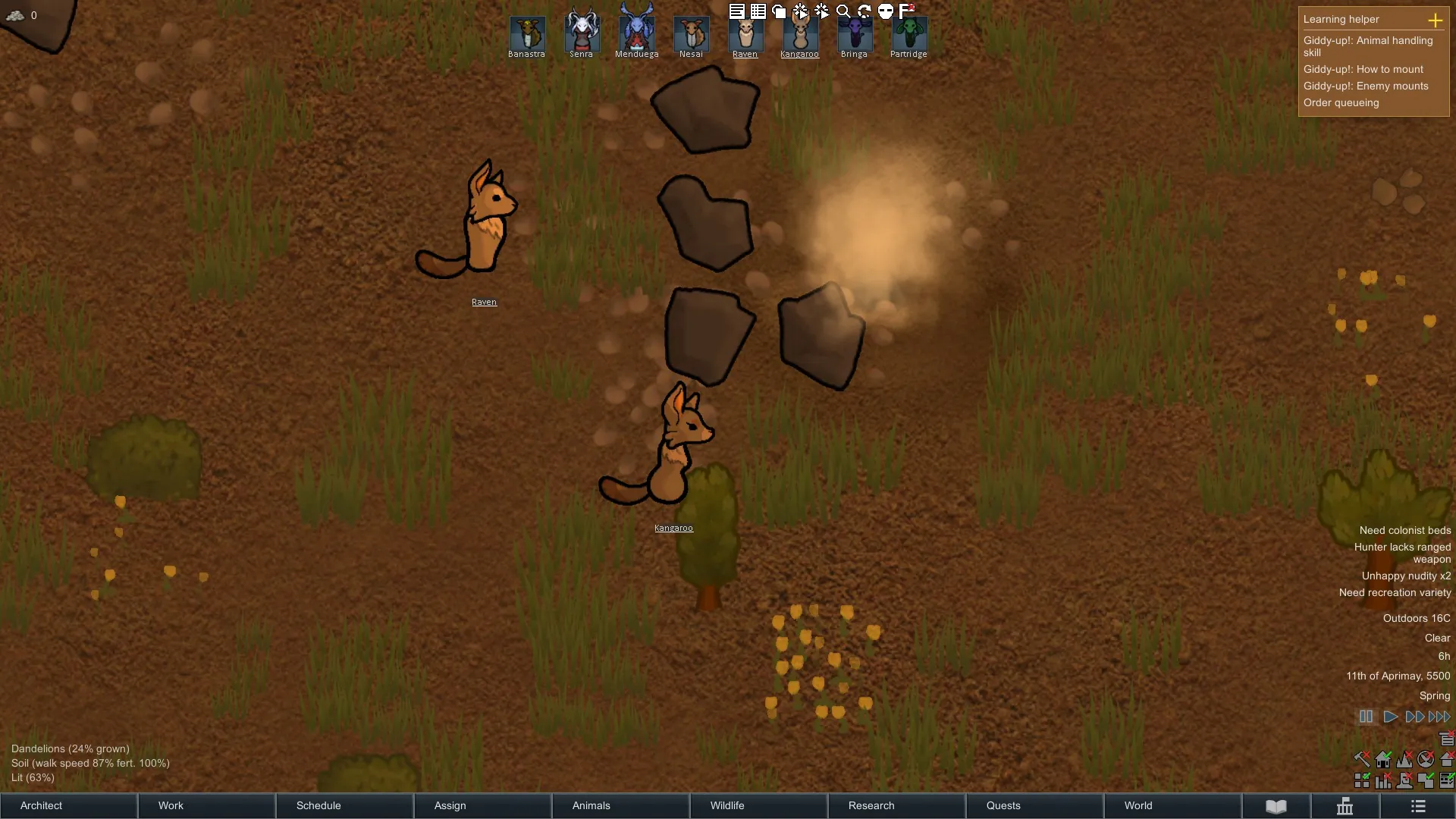This screenshot has width=1456, height=819.
Task: Switch to the Schedule tab
Action: [344, 805]
